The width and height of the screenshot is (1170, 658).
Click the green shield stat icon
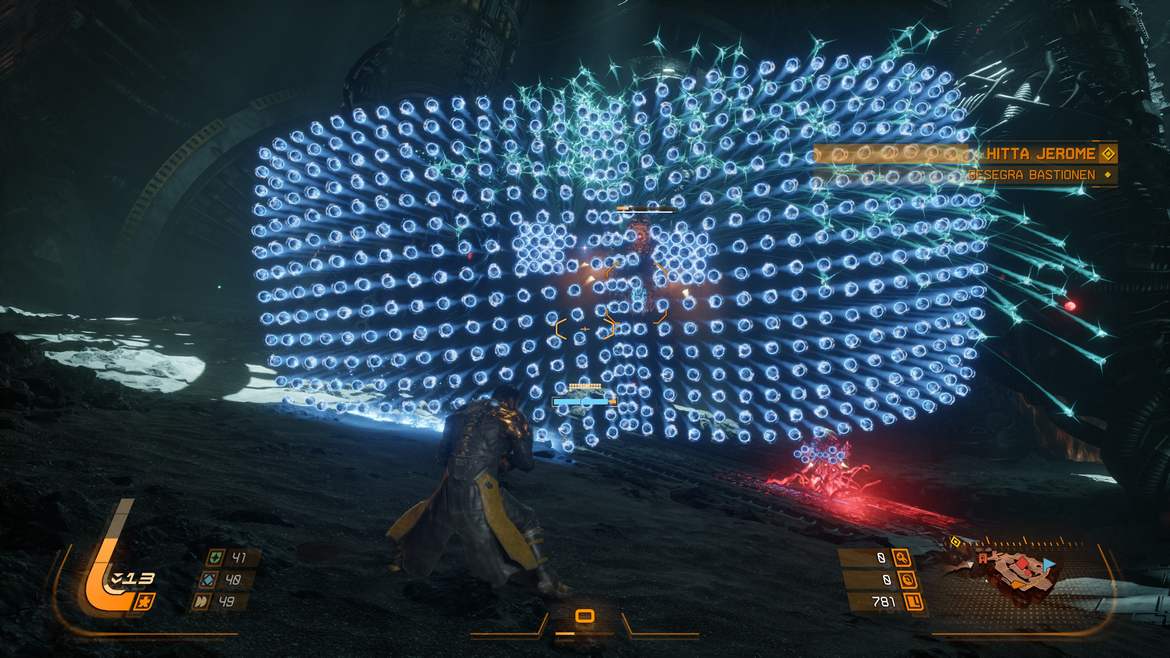pyautogui.click(x=215, y=558)
